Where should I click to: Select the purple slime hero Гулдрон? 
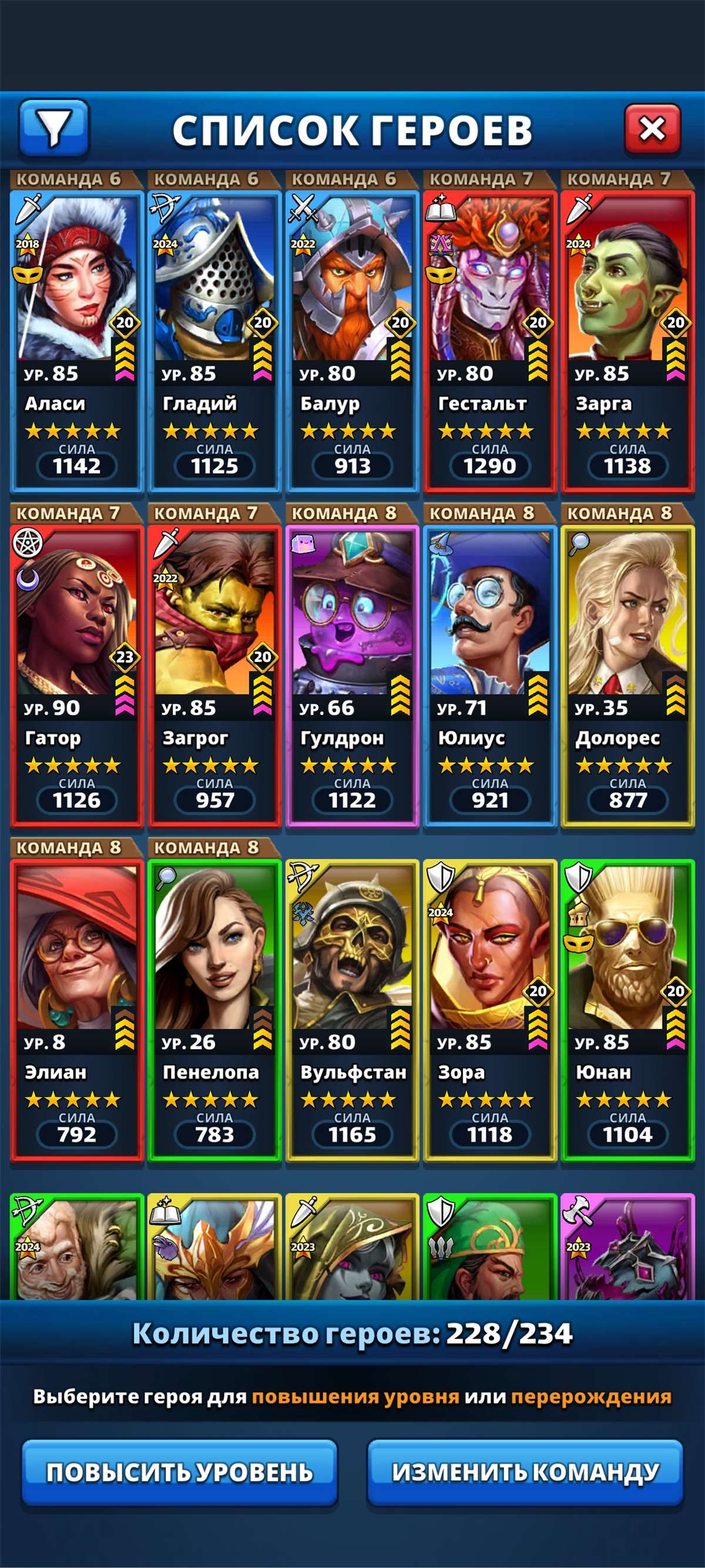coord(352,676)
